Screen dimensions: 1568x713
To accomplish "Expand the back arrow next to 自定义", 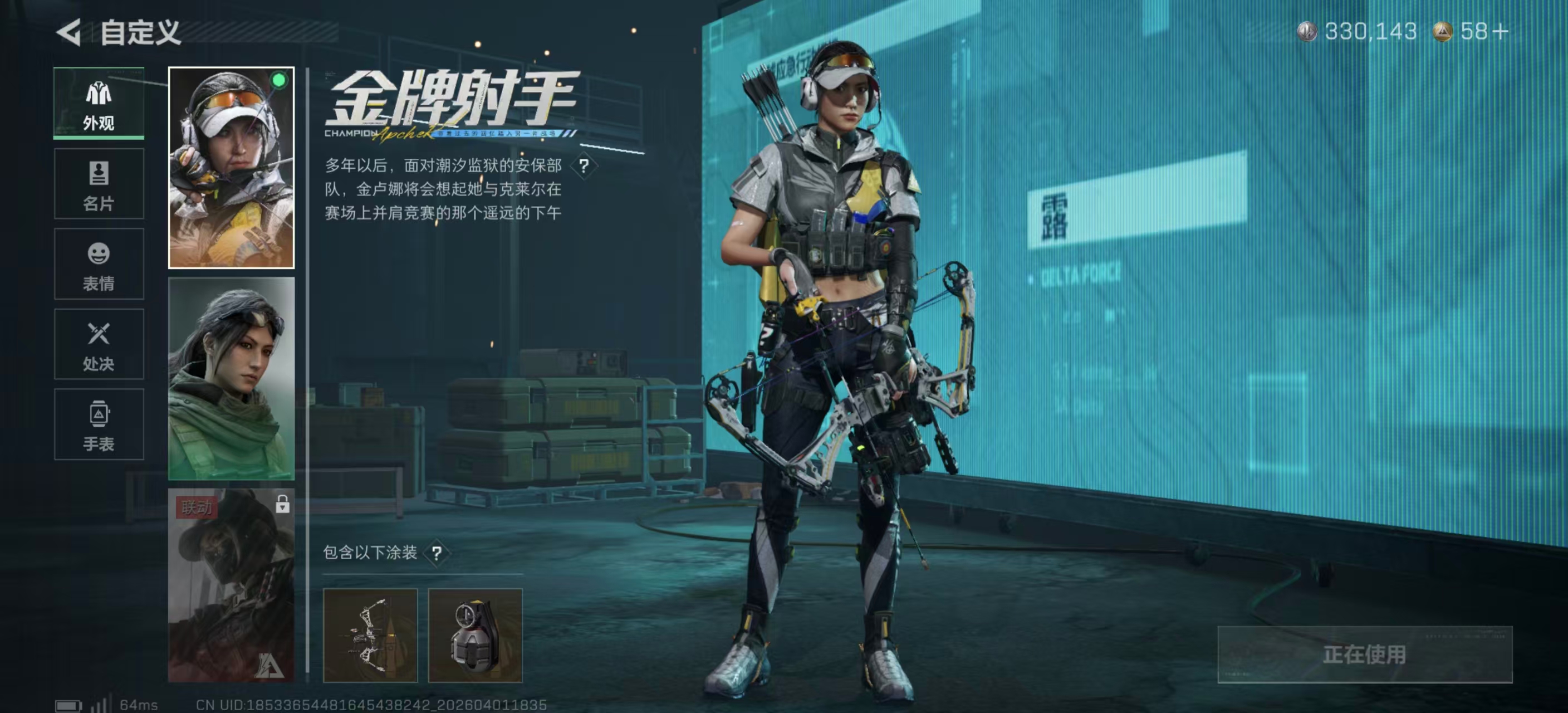I will [69, 32].
